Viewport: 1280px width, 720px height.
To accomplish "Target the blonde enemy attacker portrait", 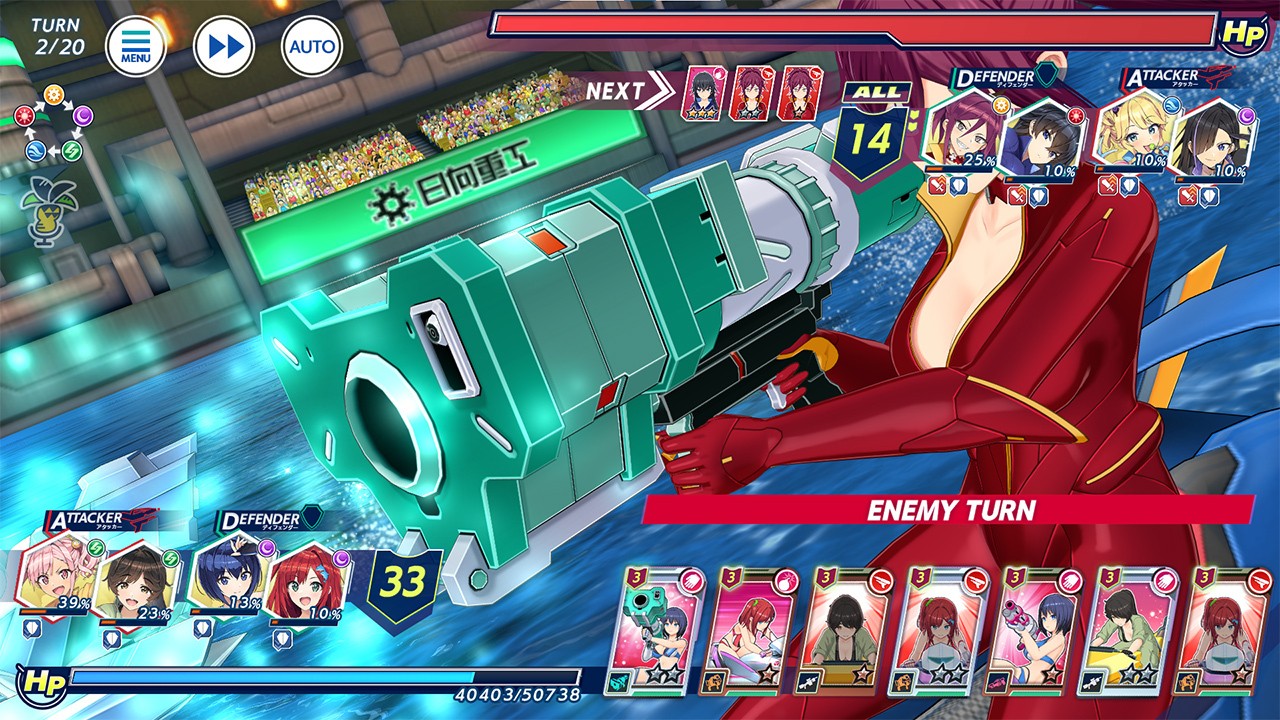I will pos(1136,133).
